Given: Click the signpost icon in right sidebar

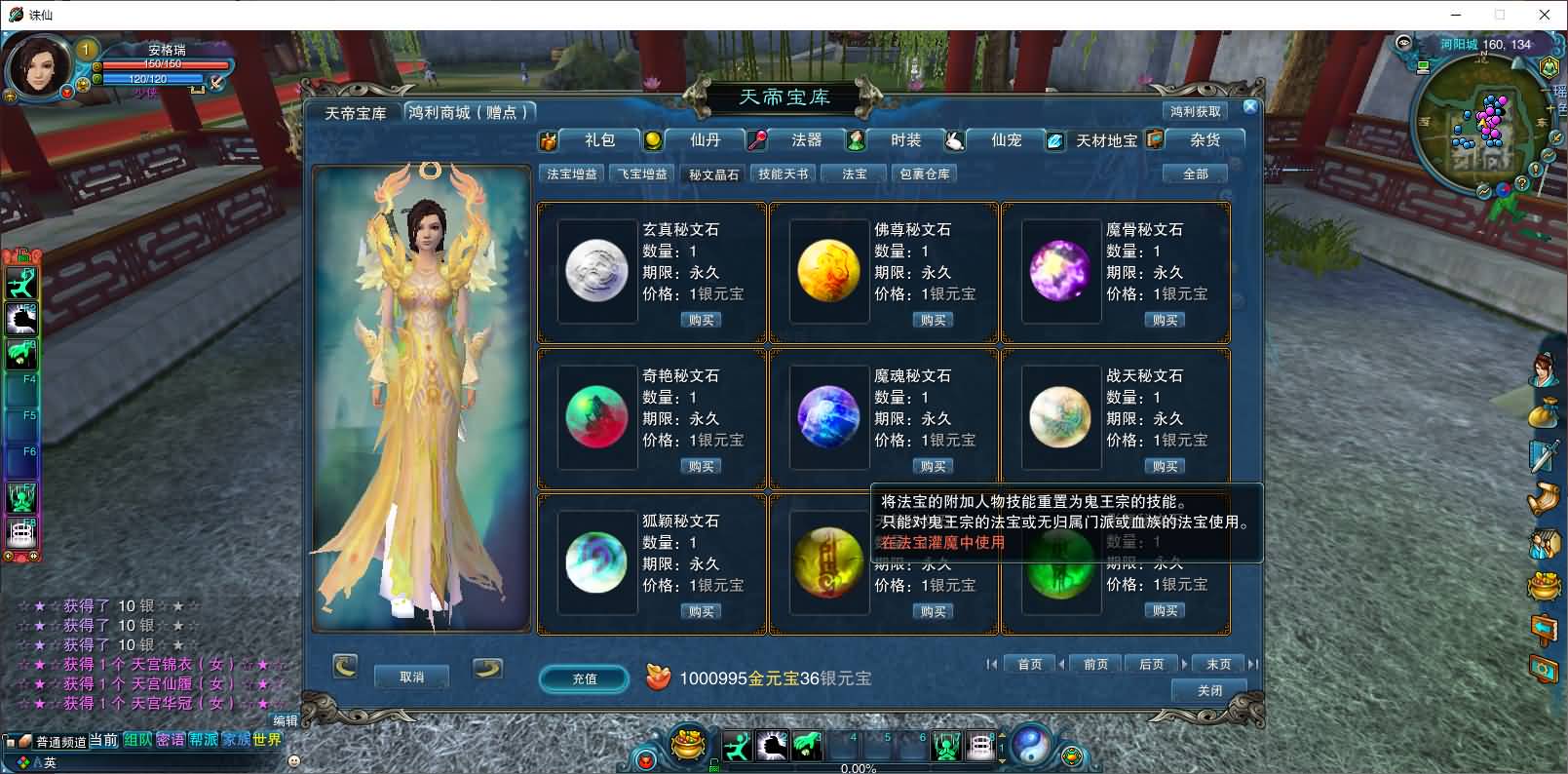Looking at the screenshot, I should click(1545, 627).
